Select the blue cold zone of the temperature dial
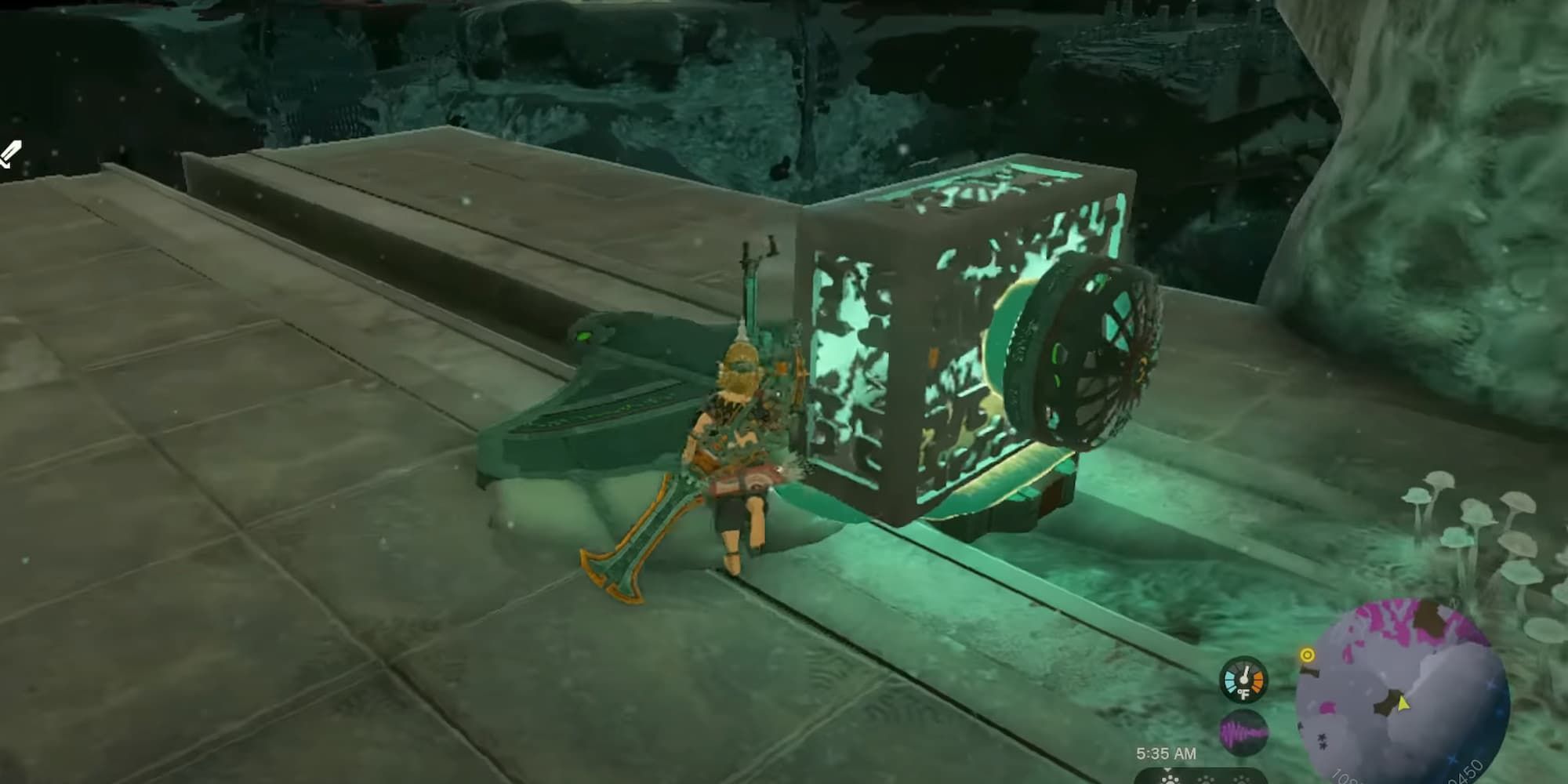The image size is (1568, 784). 1231,680
